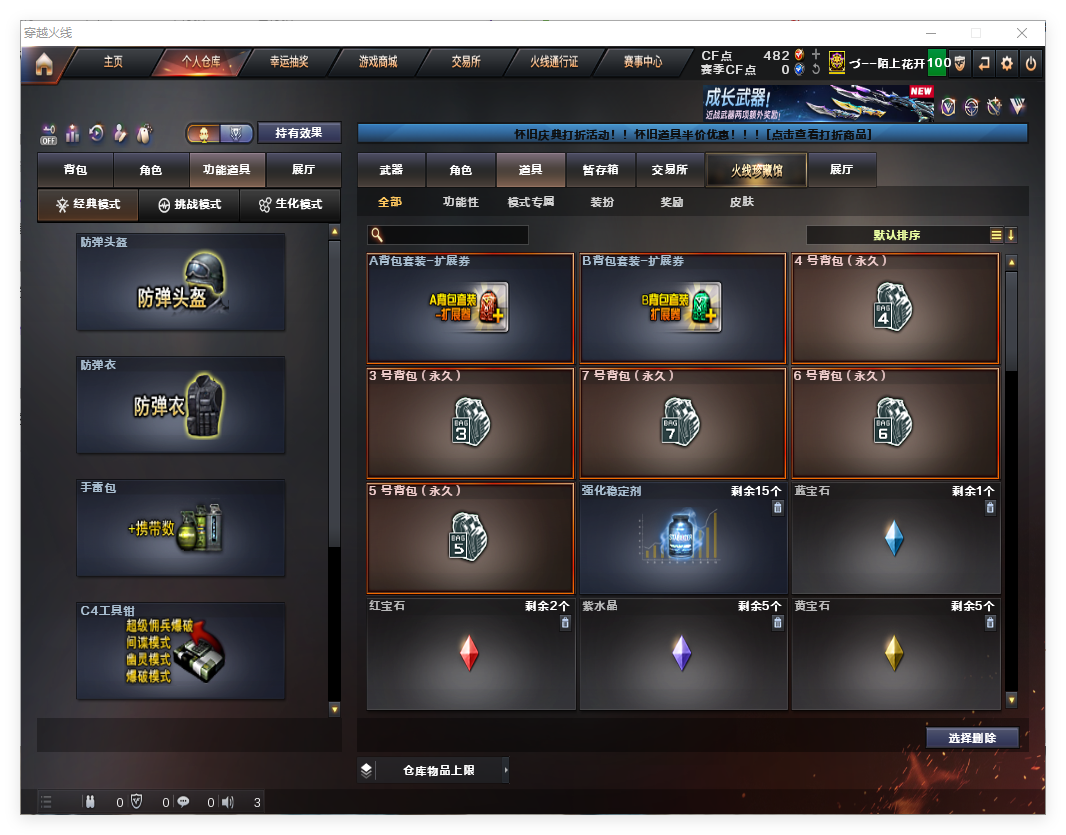Screen dimensions: 1066x835
Task: Pick the 红宝石 ruby item
Action: pyautogui.click(x=469, y=654)
